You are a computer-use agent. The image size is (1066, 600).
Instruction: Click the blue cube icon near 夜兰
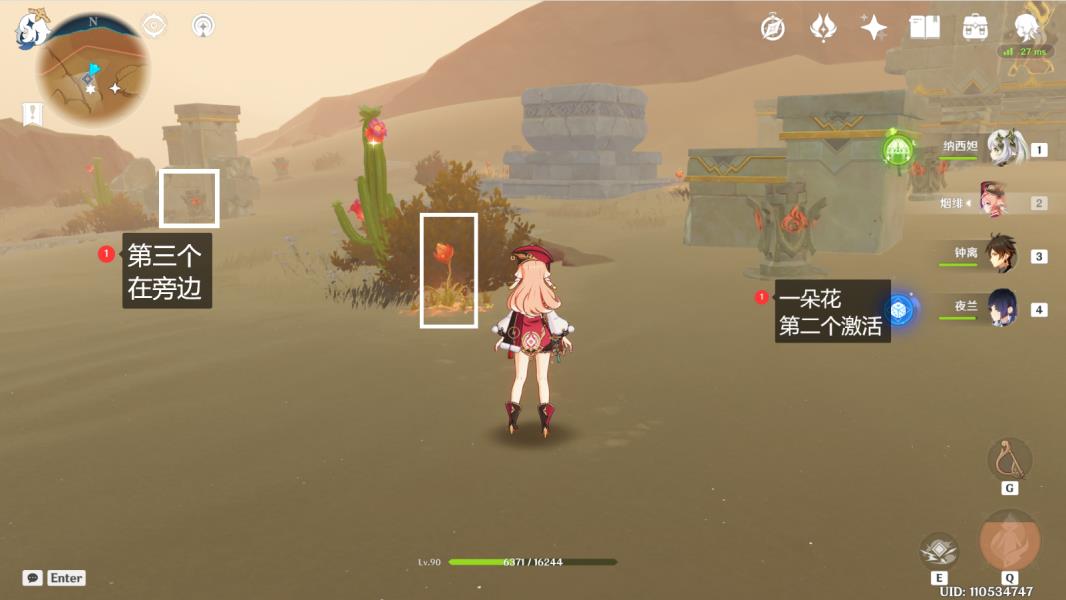[899, 311]
